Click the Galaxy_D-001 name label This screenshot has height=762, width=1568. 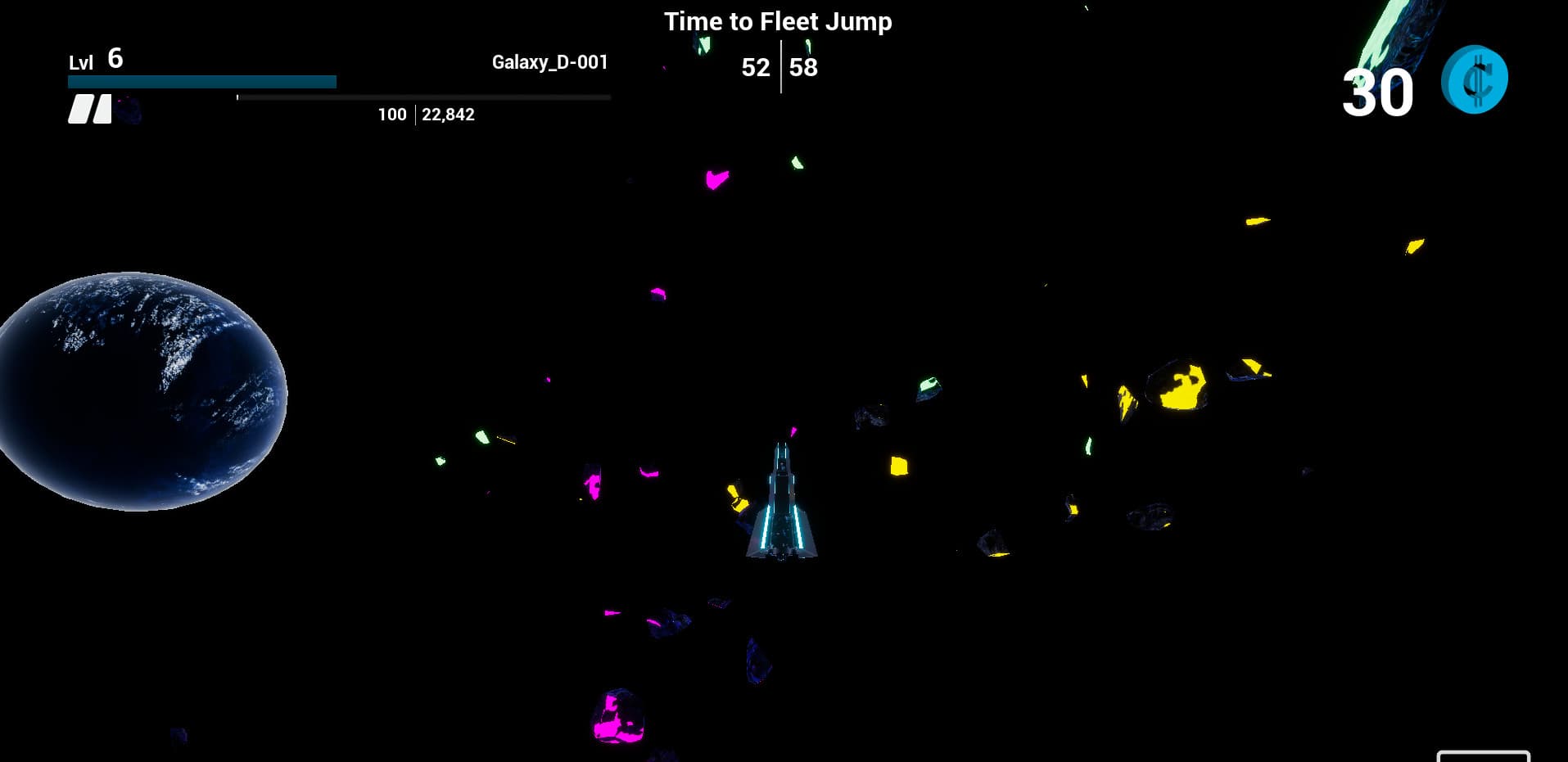[x=549, y=61]
